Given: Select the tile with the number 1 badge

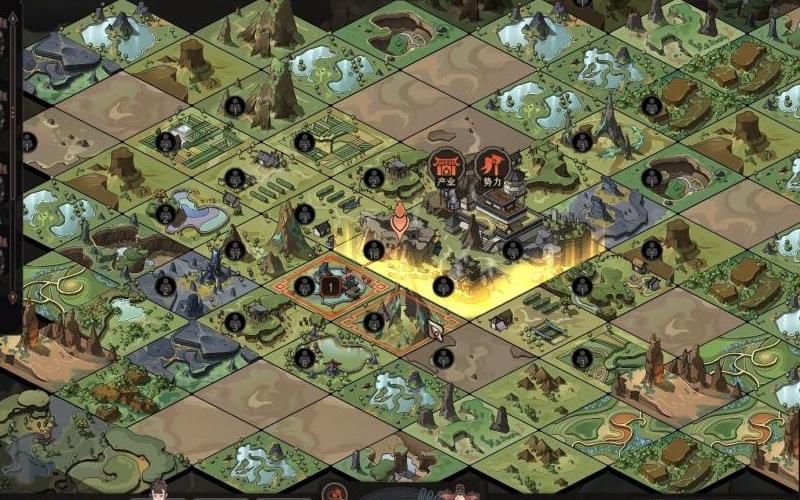Looking at the screenshot, I should [329, 286].
